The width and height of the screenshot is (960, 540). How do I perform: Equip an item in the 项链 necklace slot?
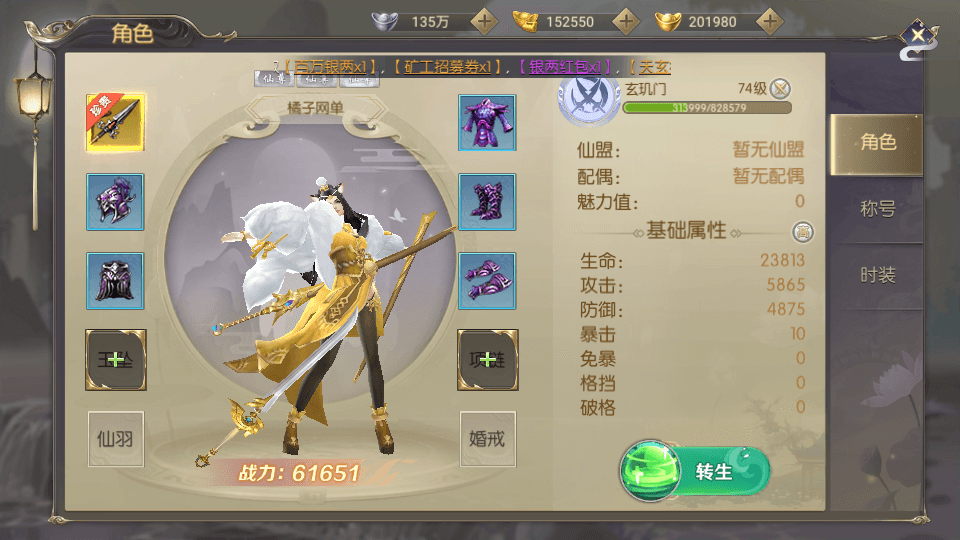pos(487,360)
